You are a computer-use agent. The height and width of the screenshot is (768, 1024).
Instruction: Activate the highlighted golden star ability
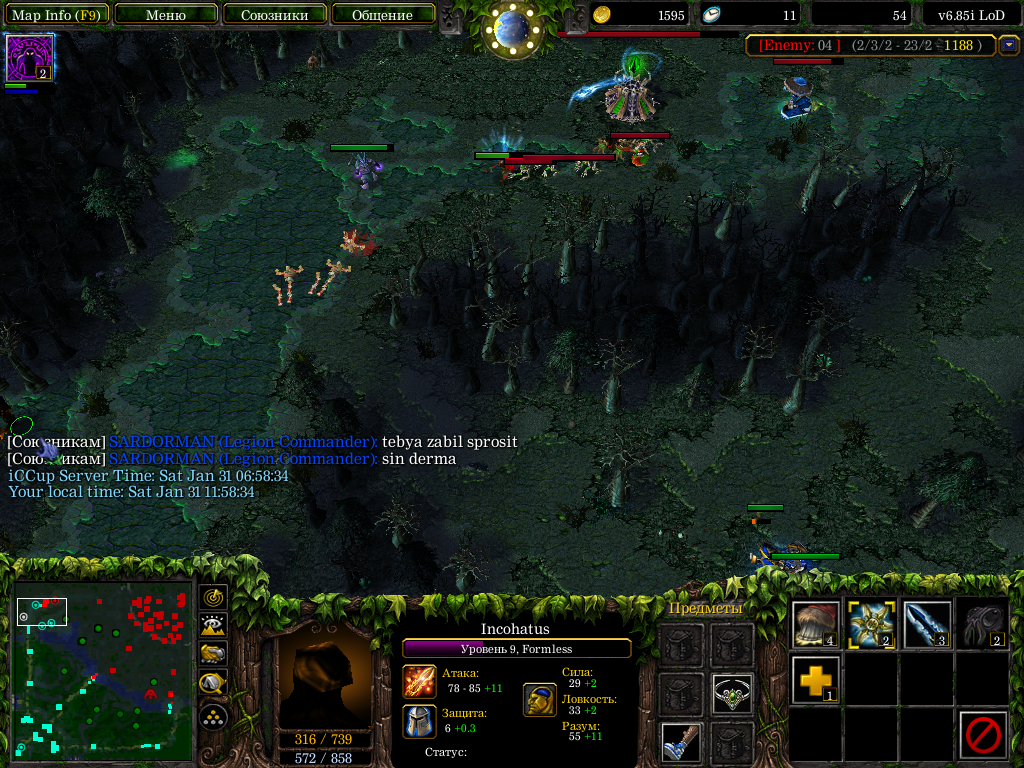tap(871, 624)
